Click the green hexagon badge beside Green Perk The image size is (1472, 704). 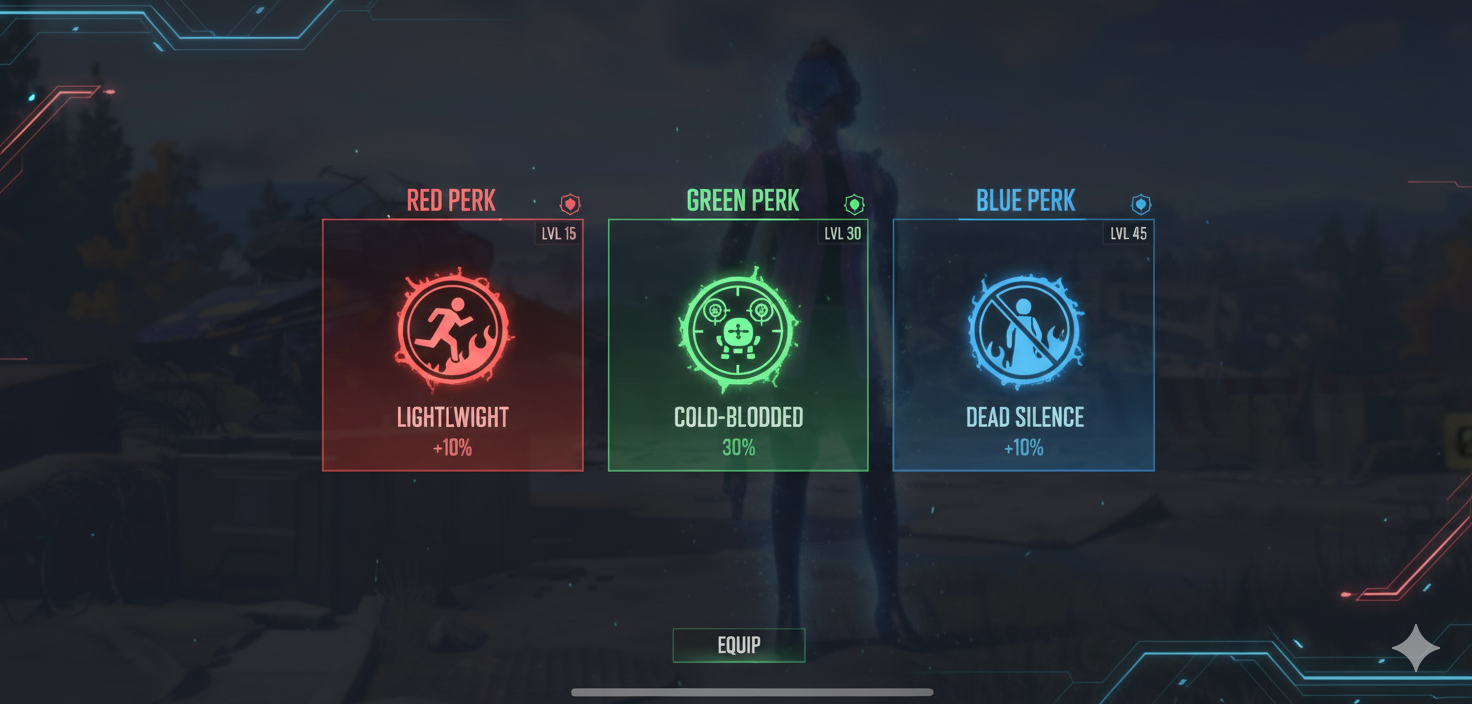tap(854, 204)
